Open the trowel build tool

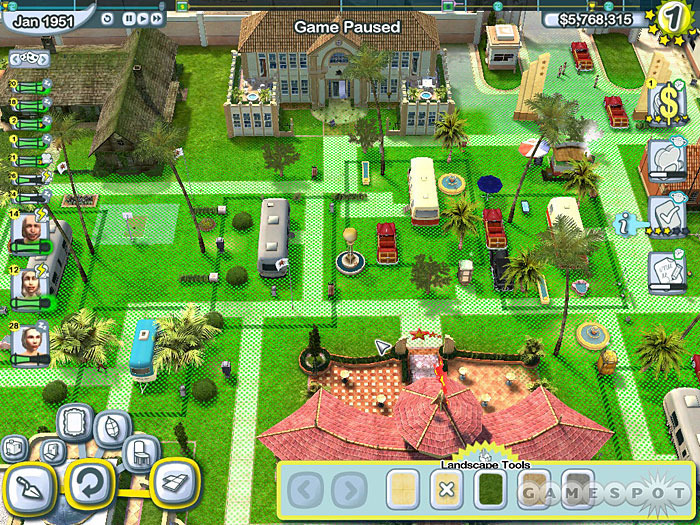pyautogui.click(x=31, y=486)
